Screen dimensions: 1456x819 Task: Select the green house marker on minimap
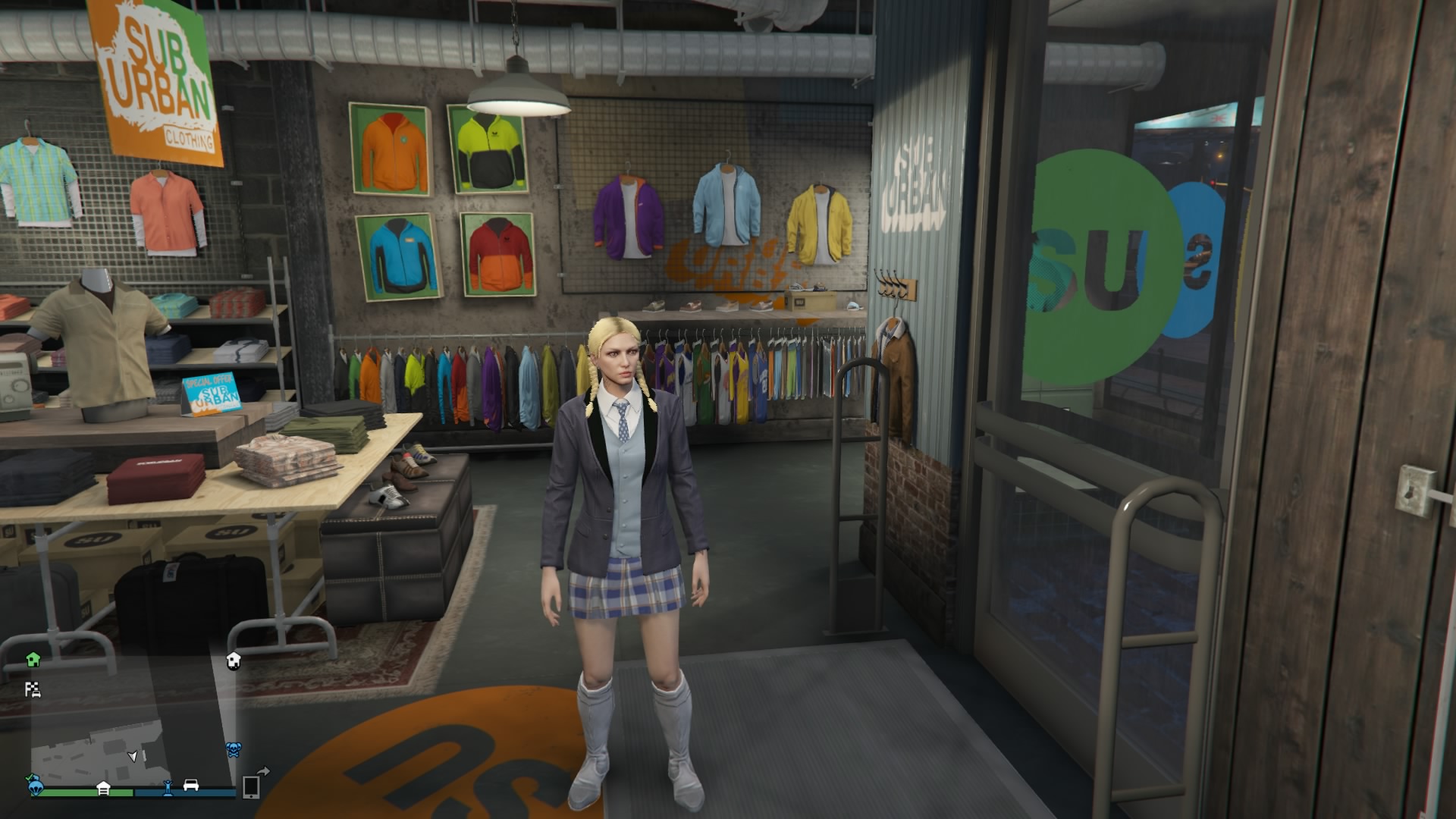(x=33, y=660)
